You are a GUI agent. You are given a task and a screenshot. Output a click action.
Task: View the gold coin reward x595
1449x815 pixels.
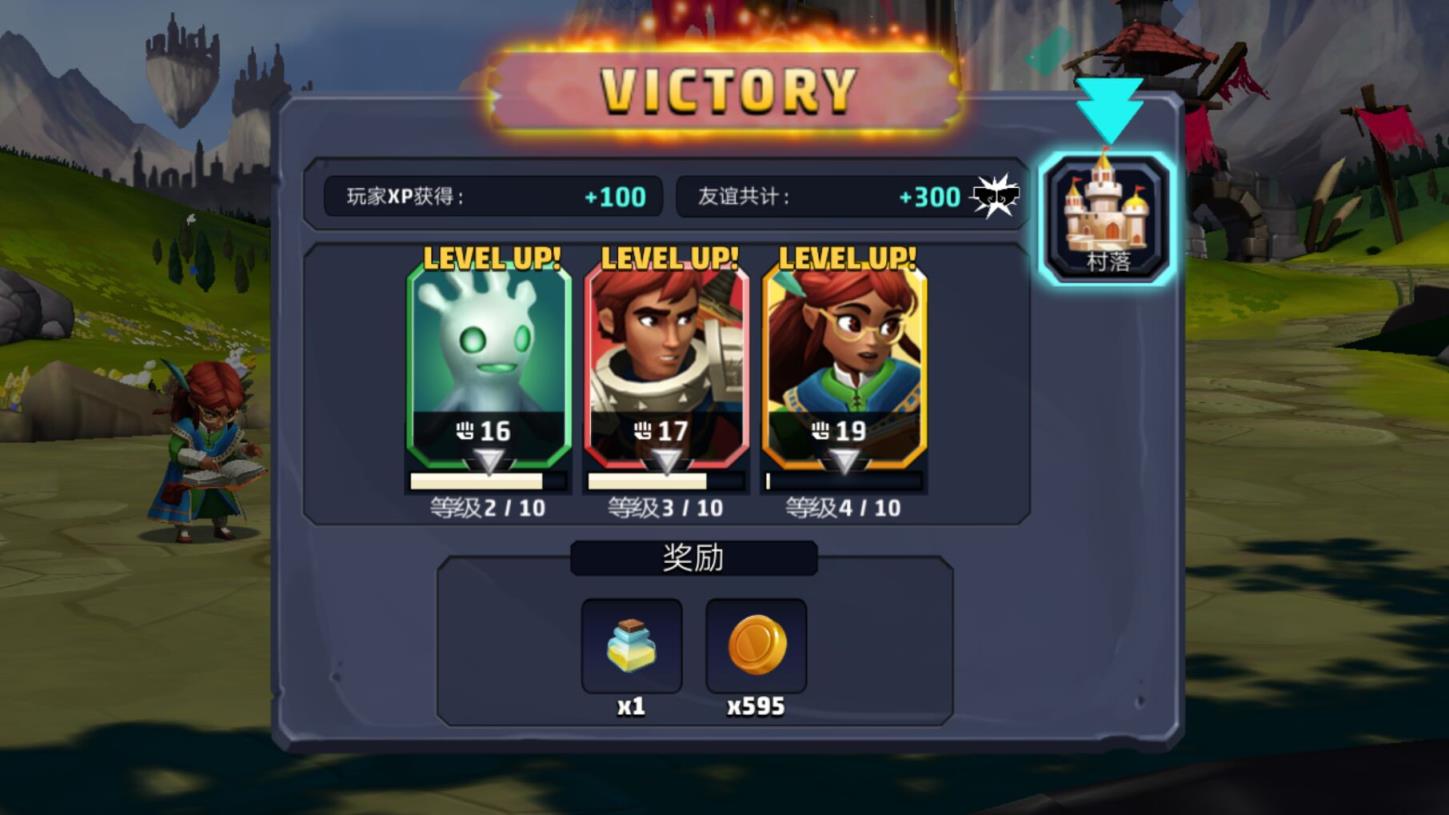click(x=756, y=646)
